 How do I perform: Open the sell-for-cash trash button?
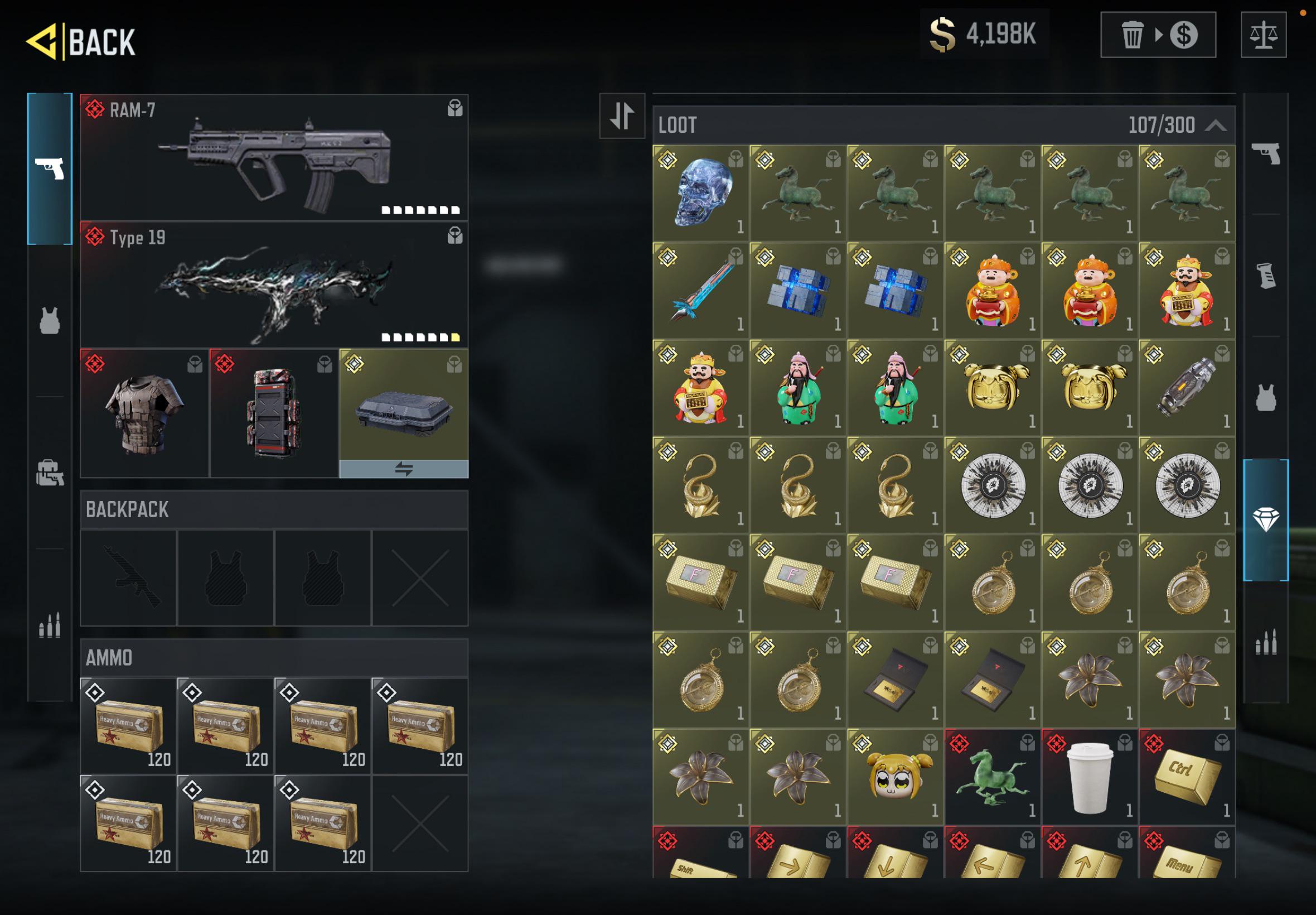(1157, 35)
